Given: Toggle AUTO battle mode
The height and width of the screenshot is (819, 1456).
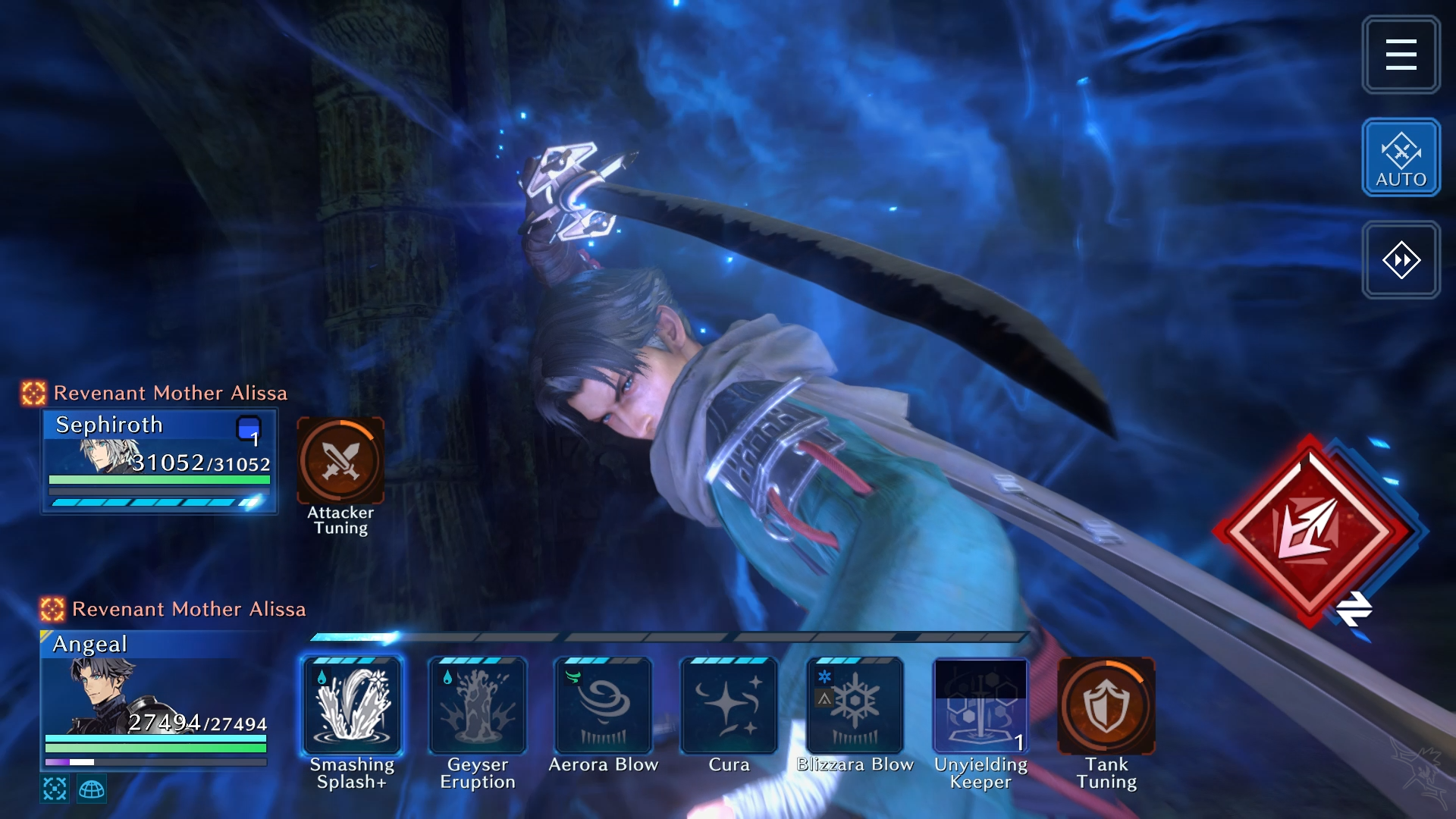Looking at the screenshot, I should tap(1401, 158).
